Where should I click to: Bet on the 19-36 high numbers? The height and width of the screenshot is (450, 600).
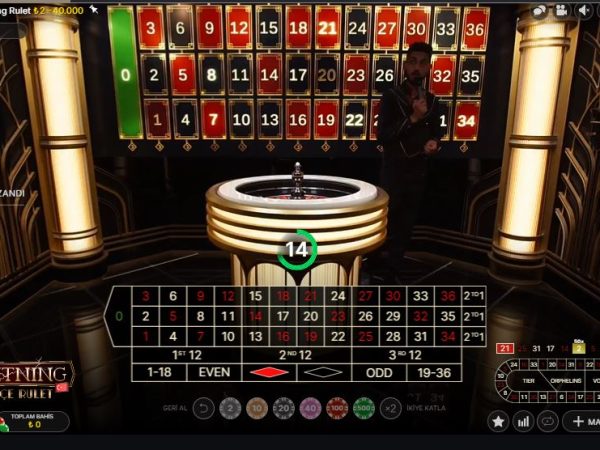coord(433,372)
